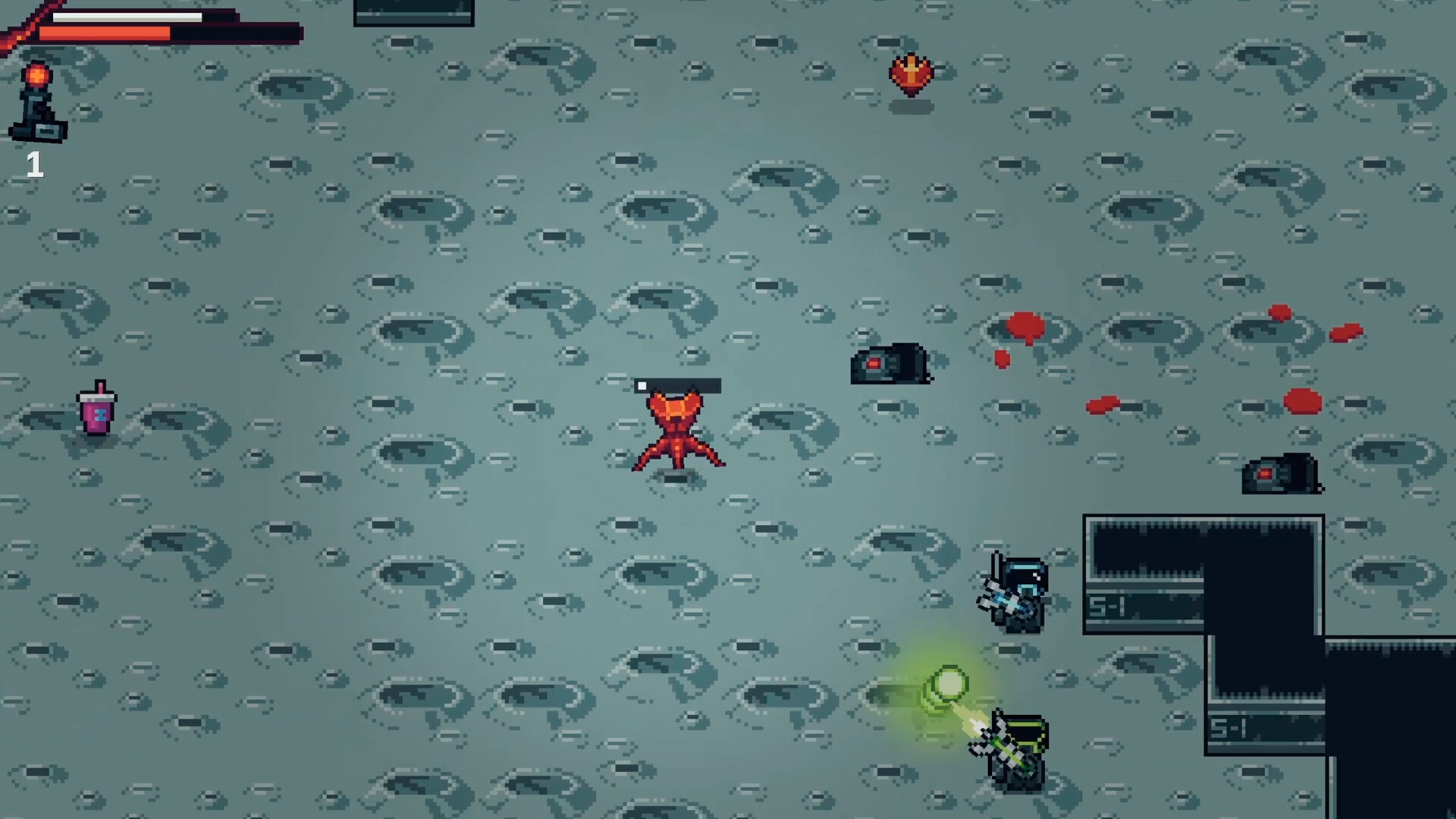Click the alien's health bar above its head

[x=677, y=387]
